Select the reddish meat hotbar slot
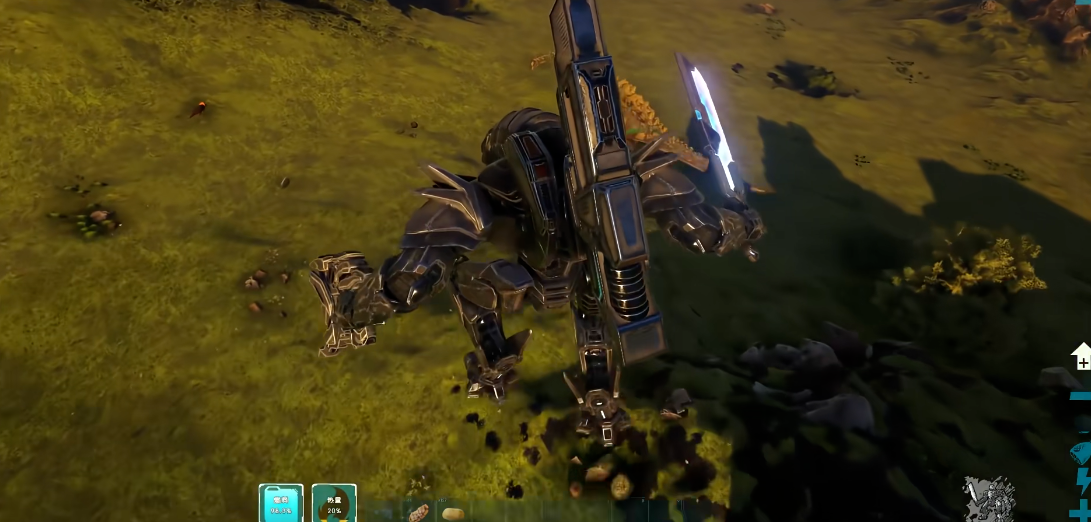The height and width of the screenshot is (522, 1091). 419,513
